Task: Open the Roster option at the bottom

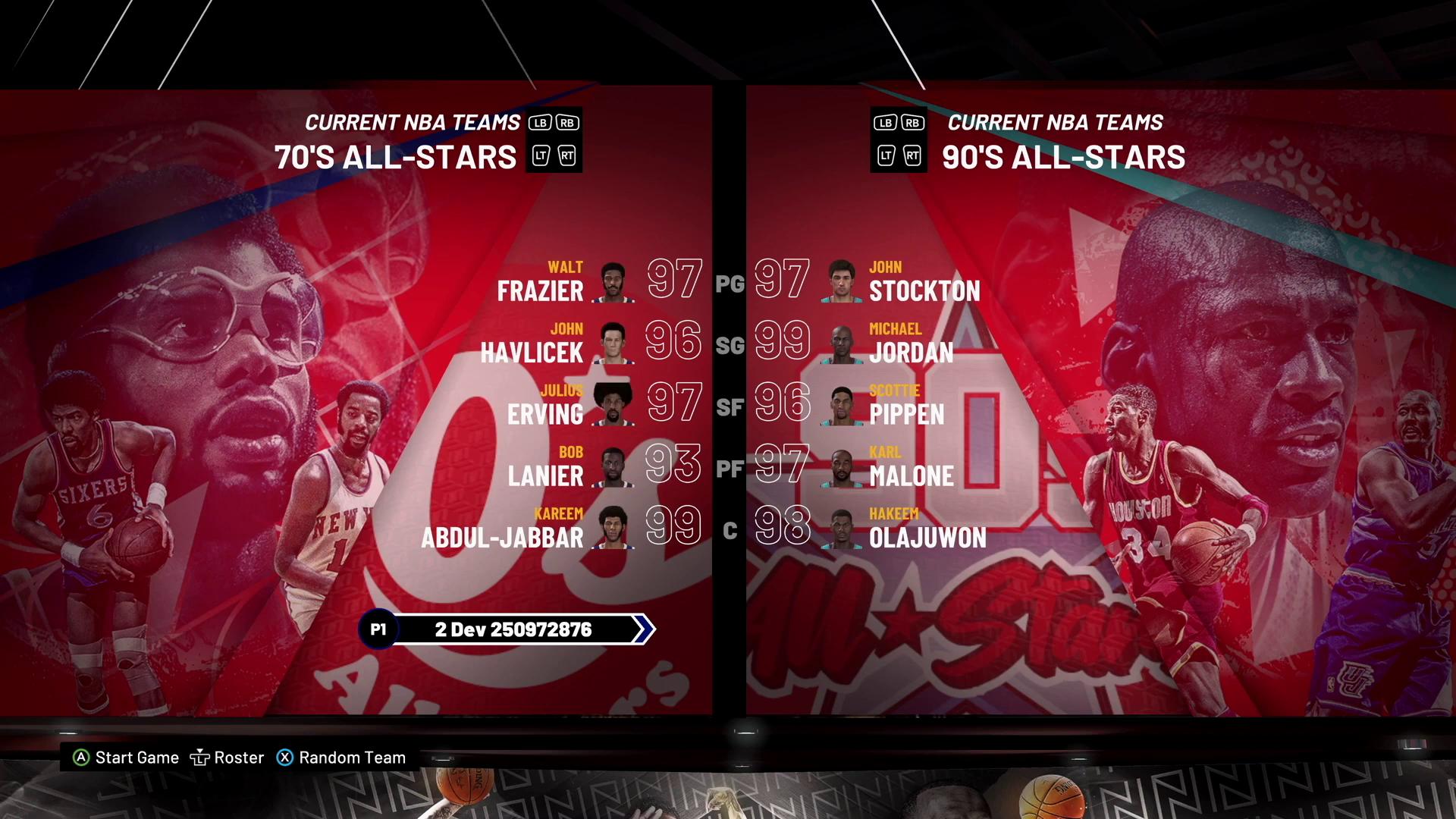Action: point(238,757)
